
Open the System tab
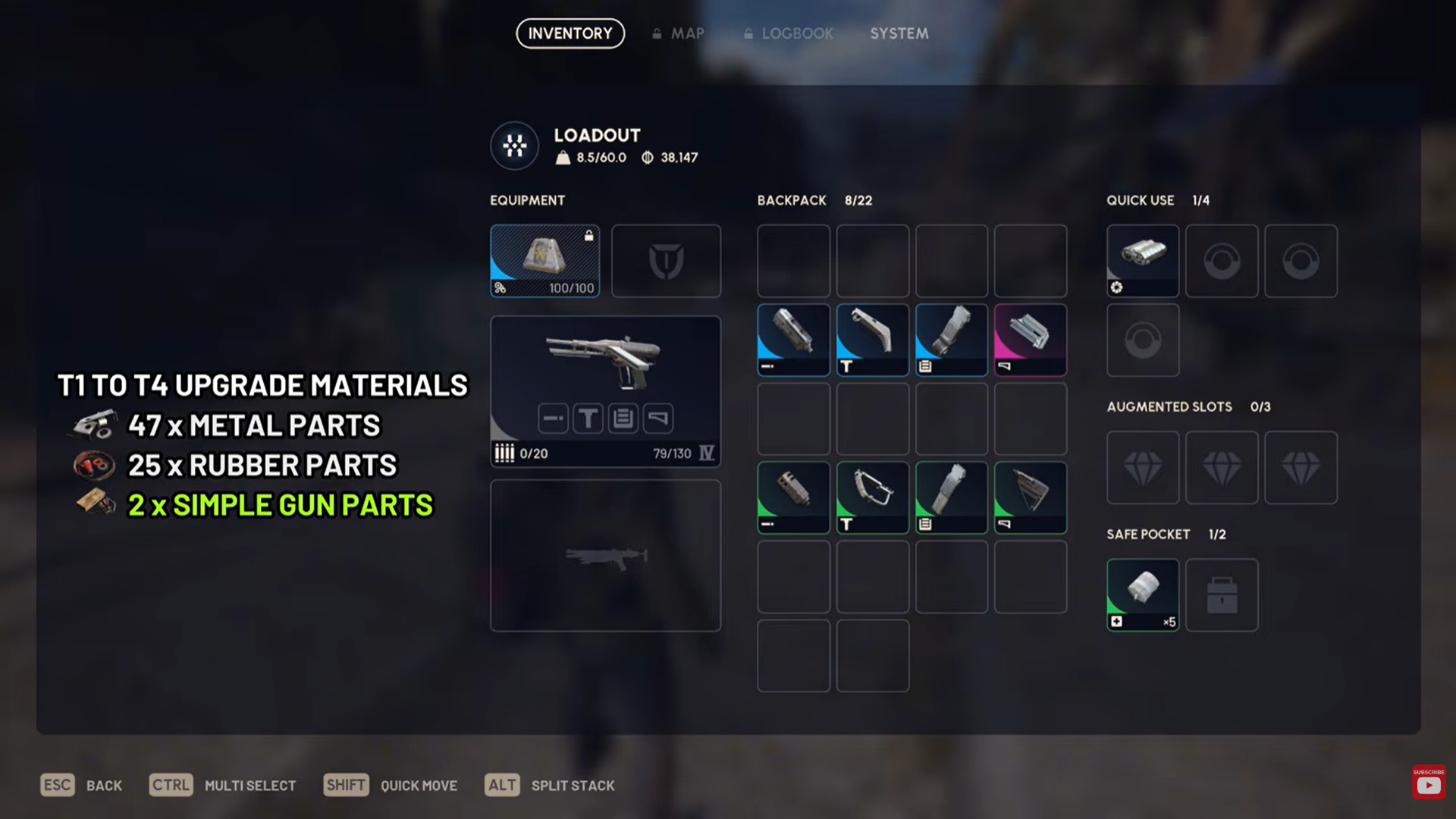[899, 33]
